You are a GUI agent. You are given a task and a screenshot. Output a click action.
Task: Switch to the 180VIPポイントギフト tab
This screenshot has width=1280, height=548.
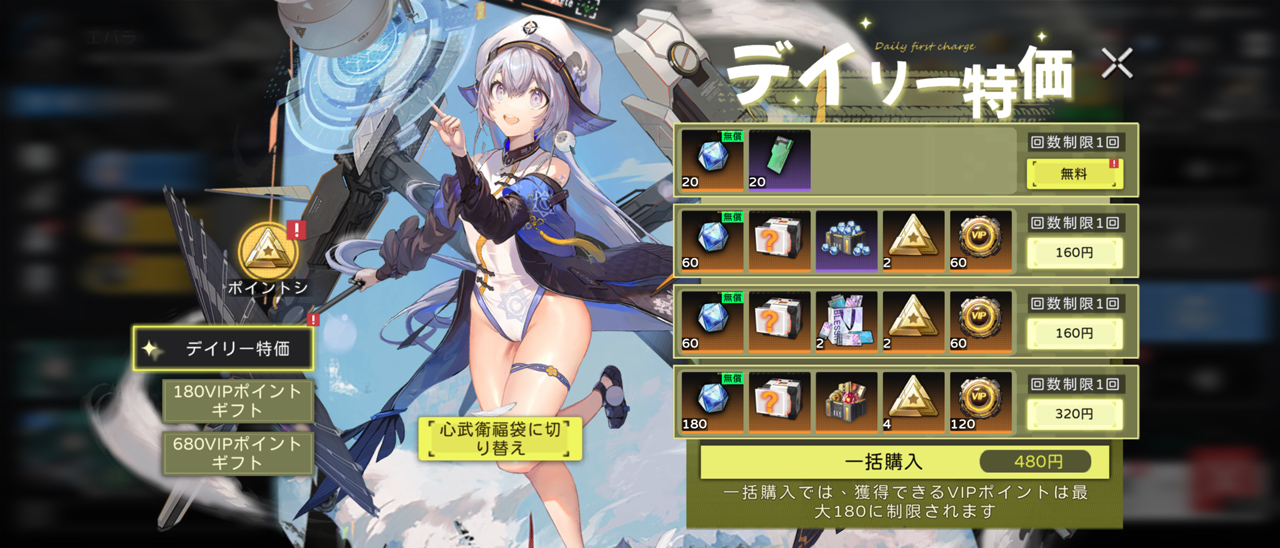pos(238,401)
